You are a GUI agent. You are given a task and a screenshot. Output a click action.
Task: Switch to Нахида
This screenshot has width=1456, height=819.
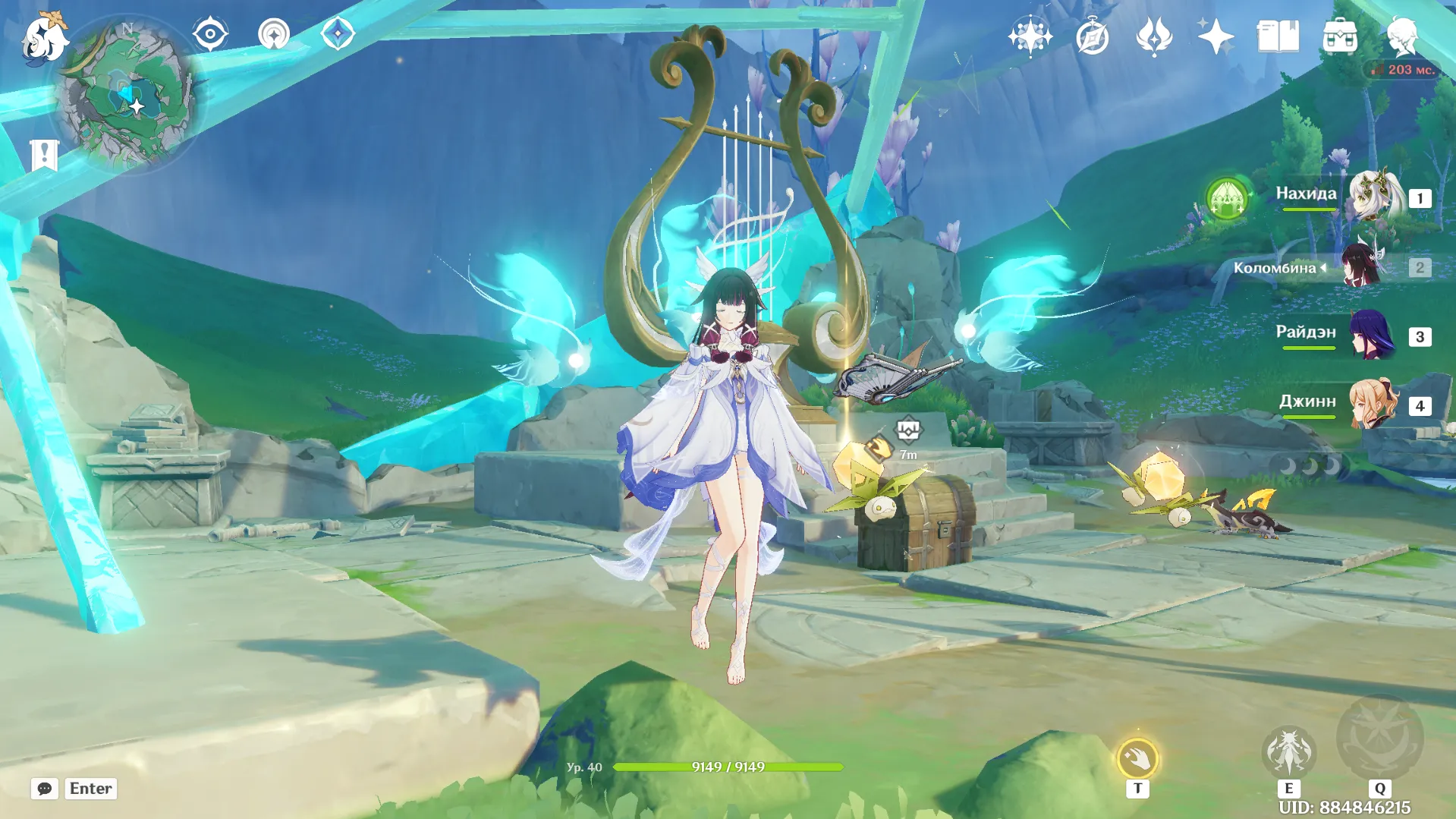(x=1373, y=197)
